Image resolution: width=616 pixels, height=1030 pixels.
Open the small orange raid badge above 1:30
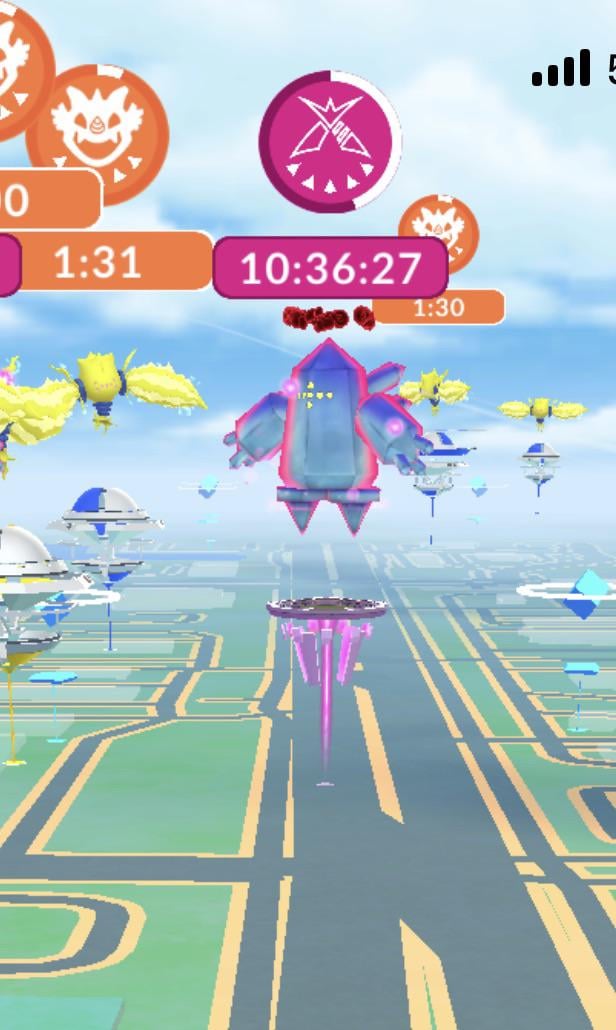coord(441,233)
